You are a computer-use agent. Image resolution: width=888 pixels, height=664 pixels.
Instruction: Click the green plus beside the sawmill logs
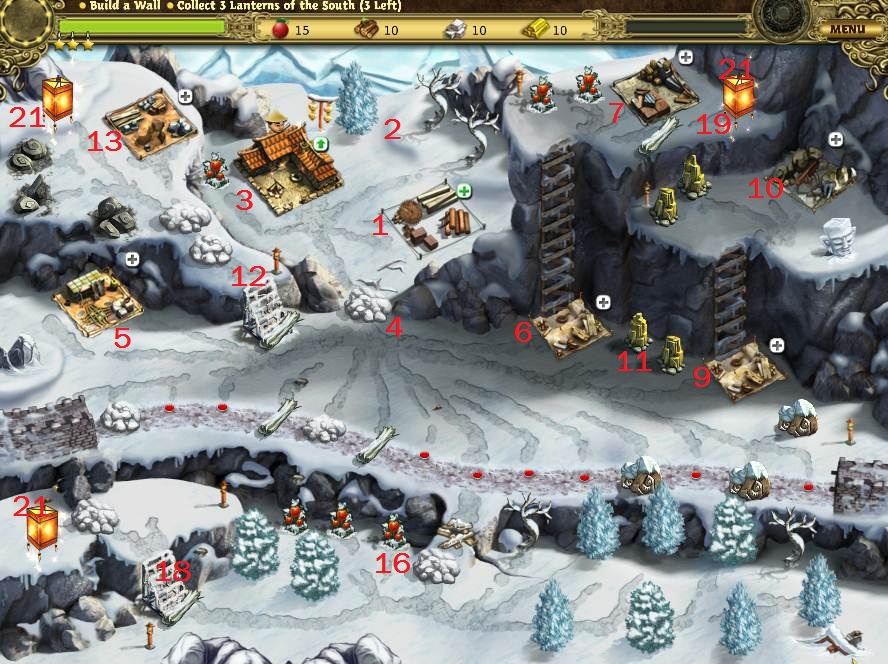[x=464, y=190]
